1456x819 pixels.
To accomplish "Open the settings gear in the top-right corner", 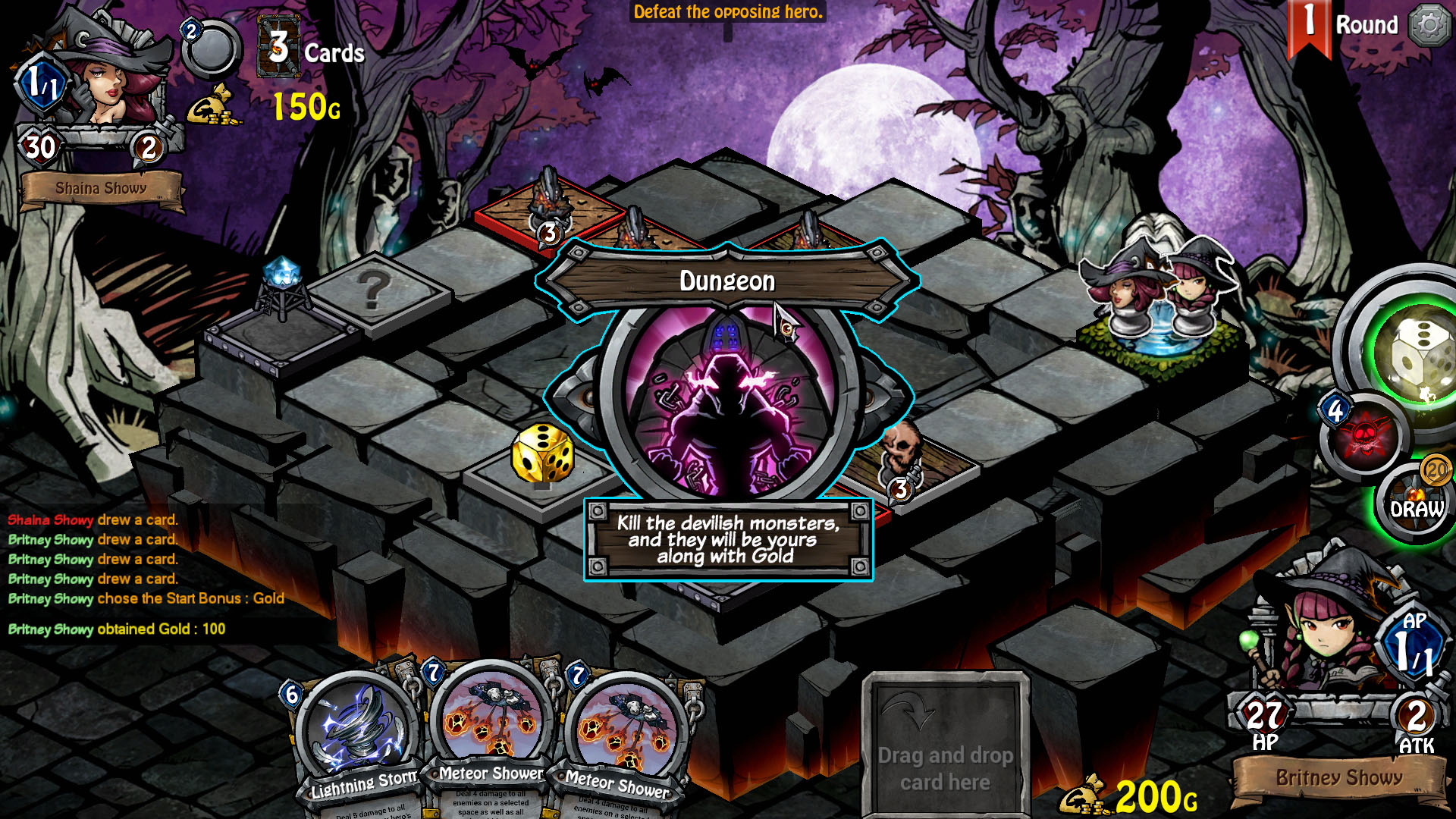I will (1430, 25).
